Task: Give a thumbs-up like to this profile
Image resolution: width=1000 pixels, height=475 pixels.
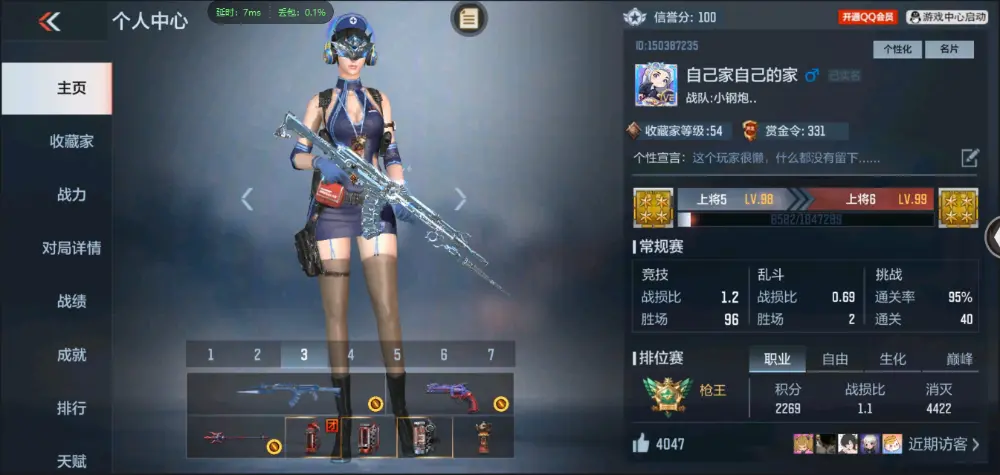Action: [x=641, y=443]
